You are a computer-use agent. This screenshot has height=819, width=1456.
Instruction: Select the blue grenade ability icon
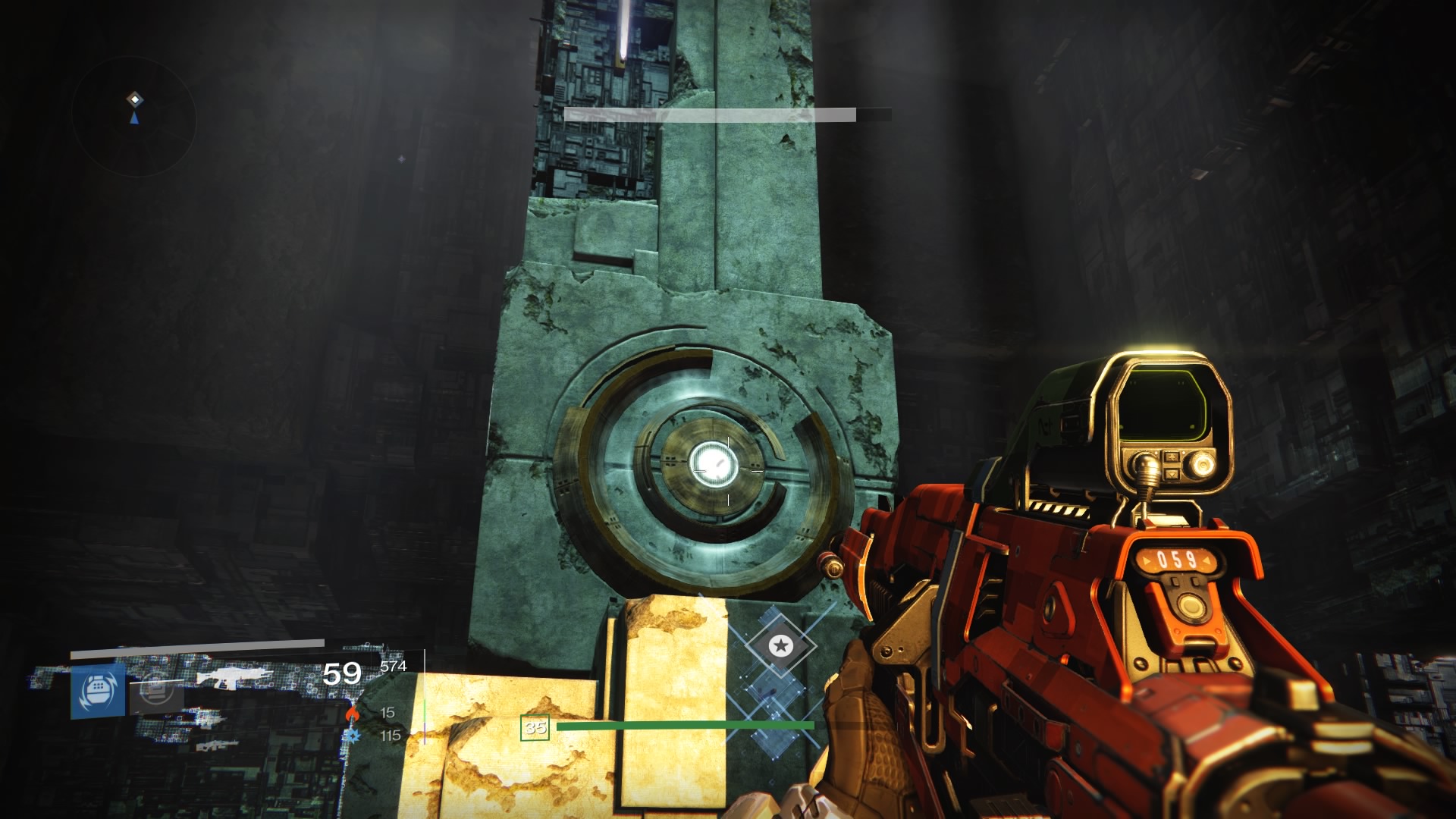(x=98, y=689)
